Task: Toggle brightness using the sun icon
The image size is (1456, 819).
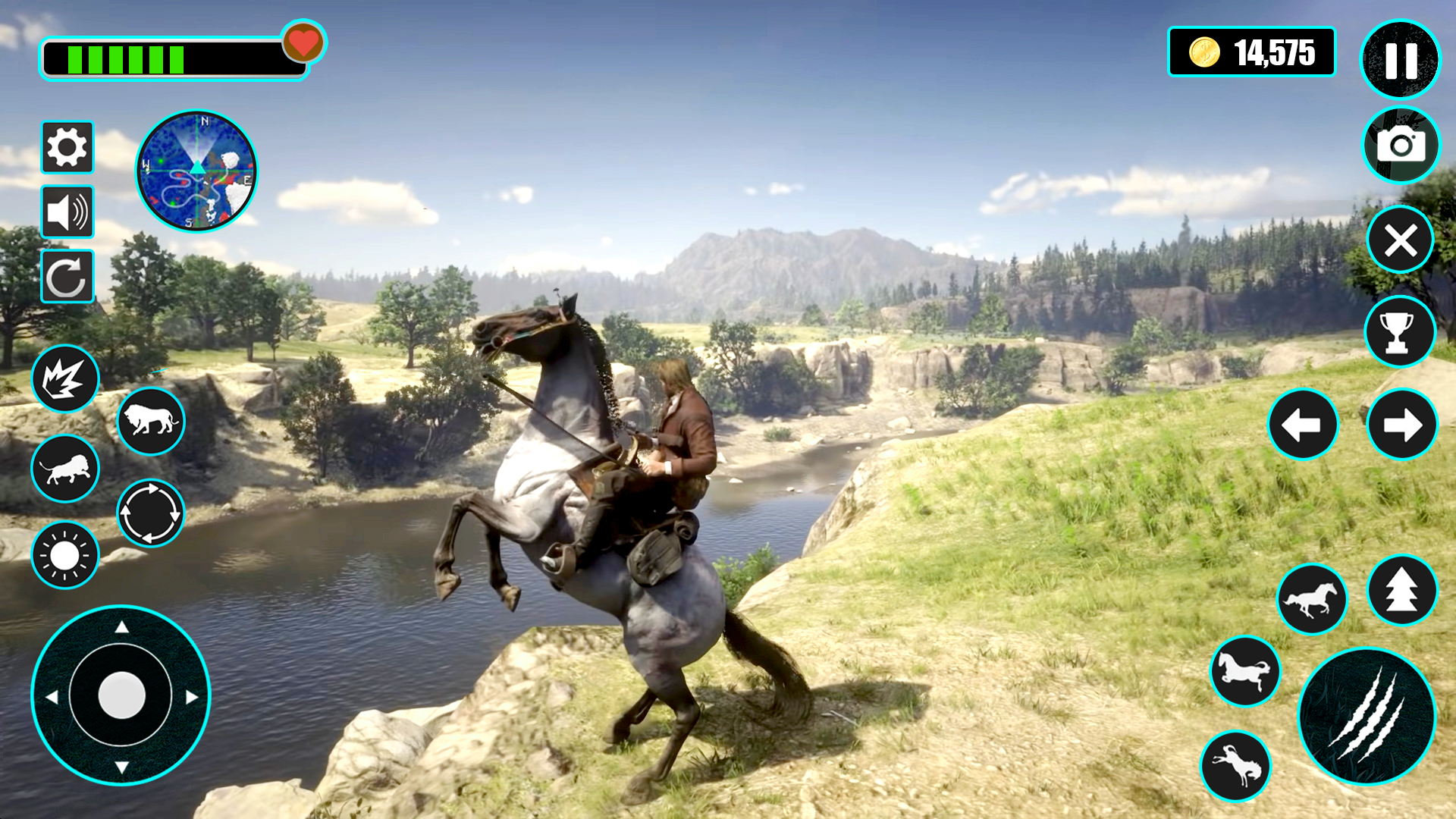Action: [x=65, y=555]
